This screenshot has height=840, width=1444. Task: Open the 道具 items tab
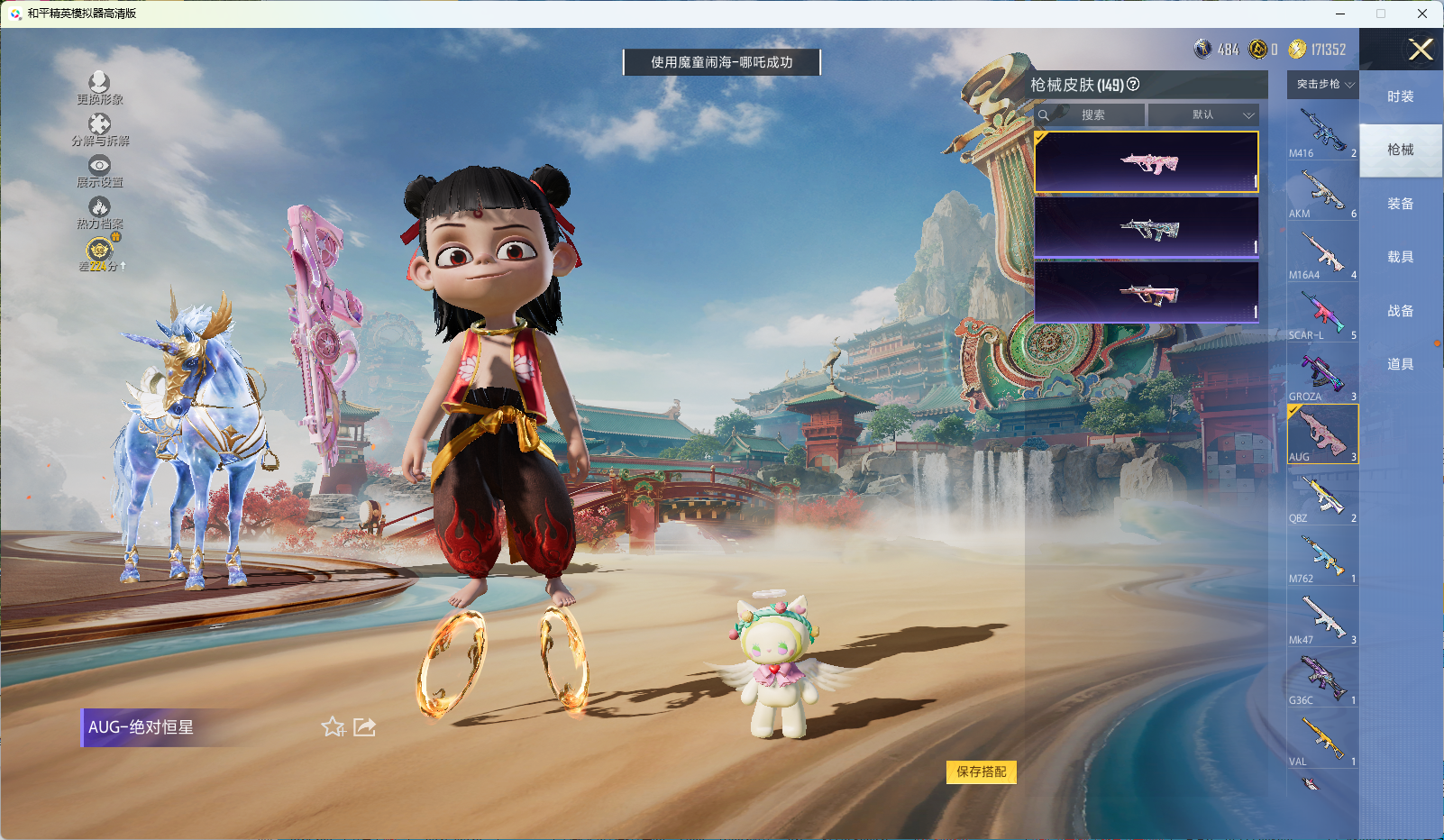coord(1400,364)
